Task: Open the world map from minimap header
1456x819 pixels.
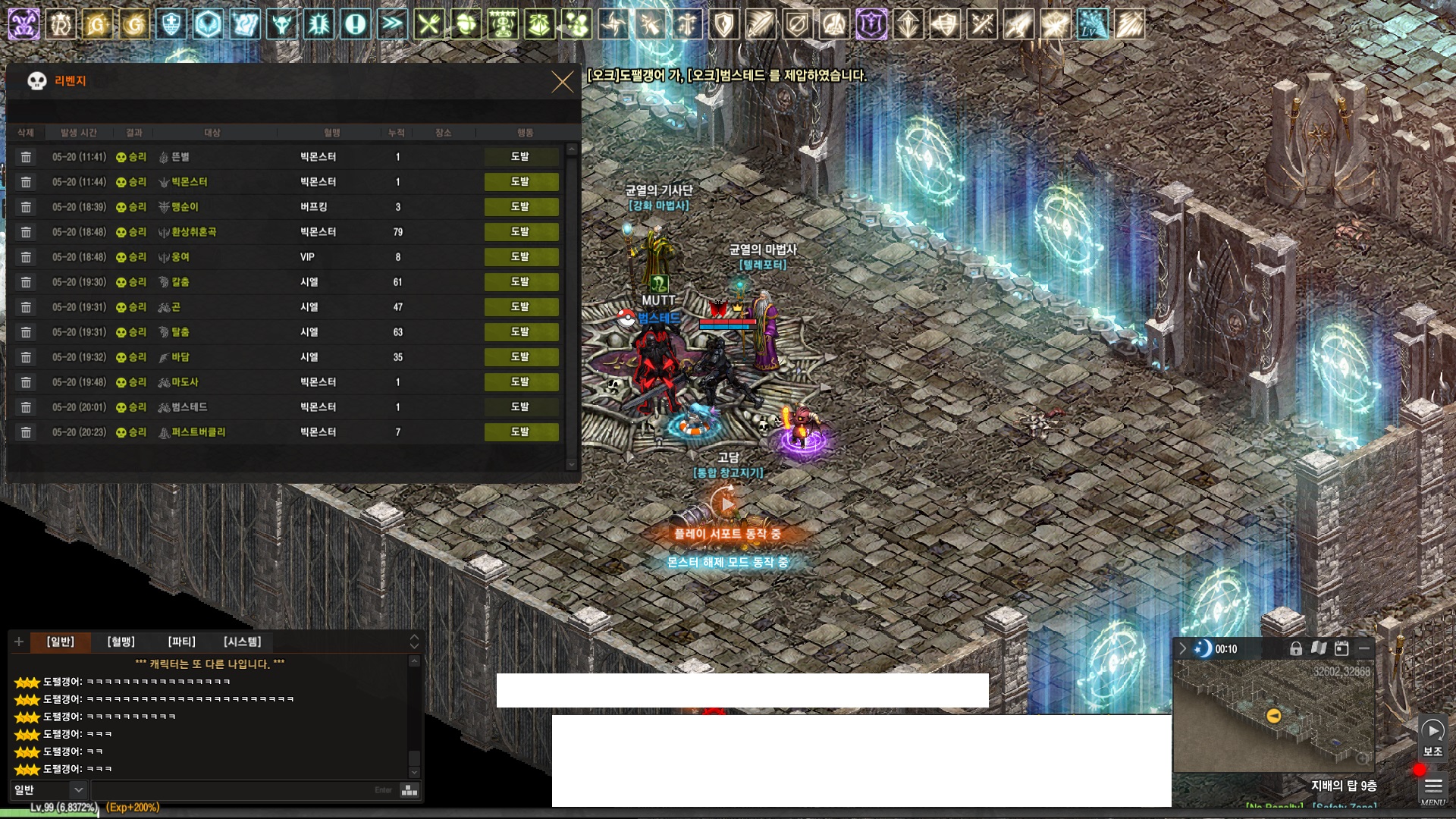Action: [1319, 648]
